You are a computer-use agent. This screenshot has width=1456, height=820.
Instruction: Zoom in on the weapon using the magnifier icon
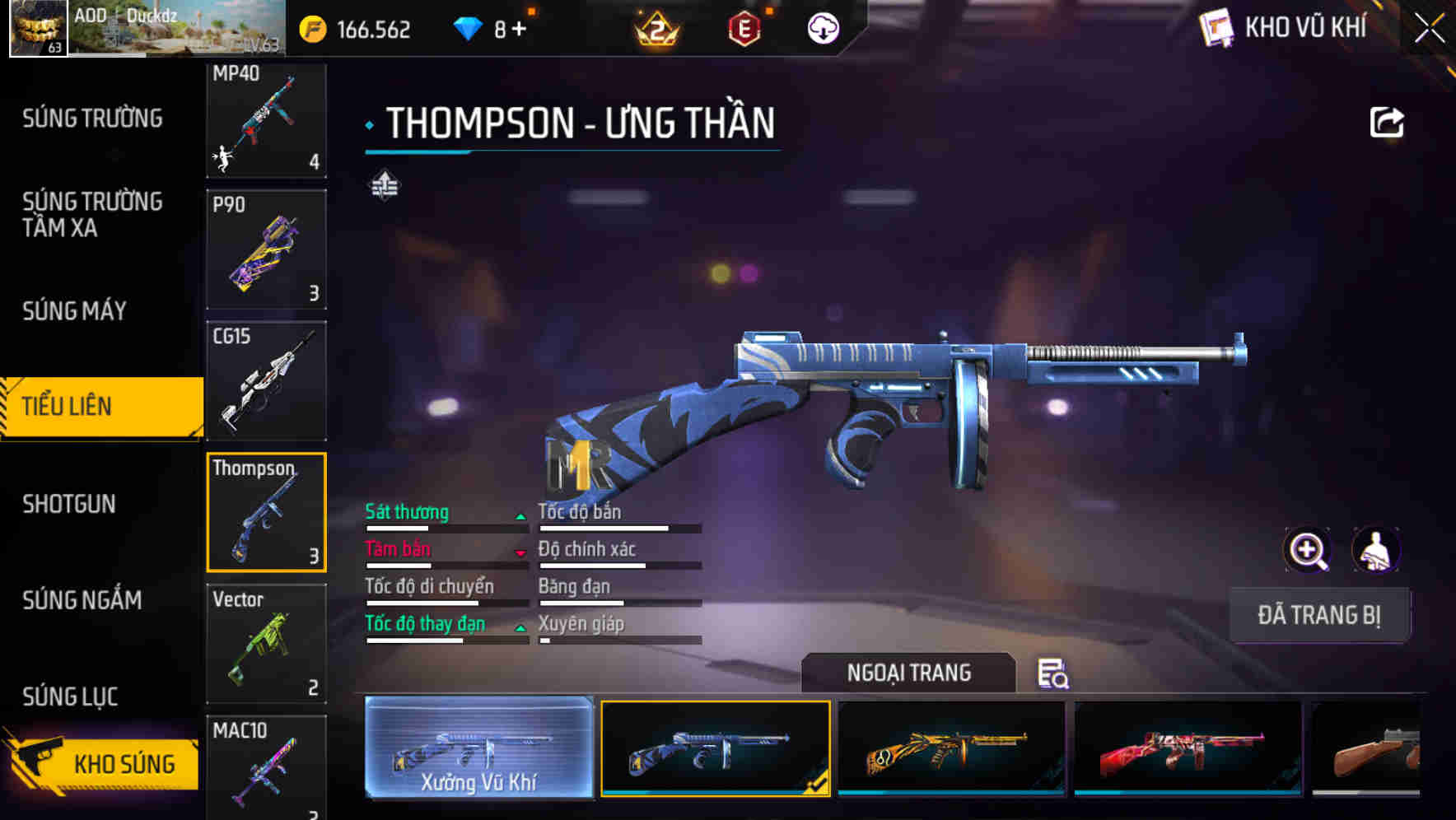click(1308, 549)
